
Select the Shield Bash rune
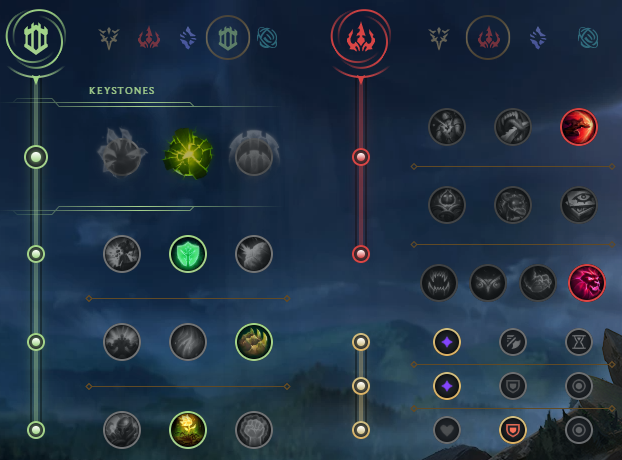point(254,254)
